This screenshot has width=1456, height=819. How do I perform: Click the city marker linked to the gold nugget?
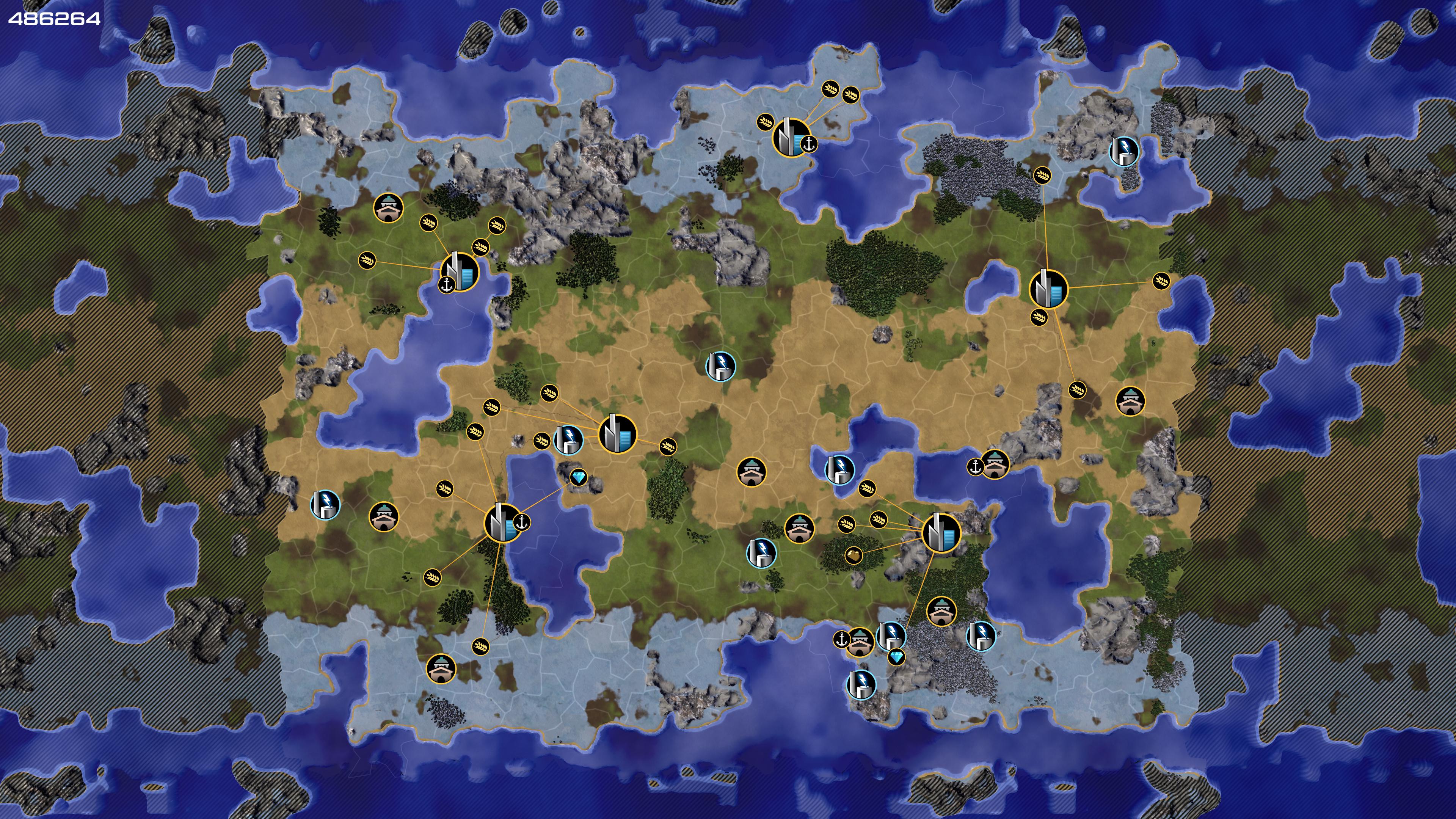click(x=940, y=532)
